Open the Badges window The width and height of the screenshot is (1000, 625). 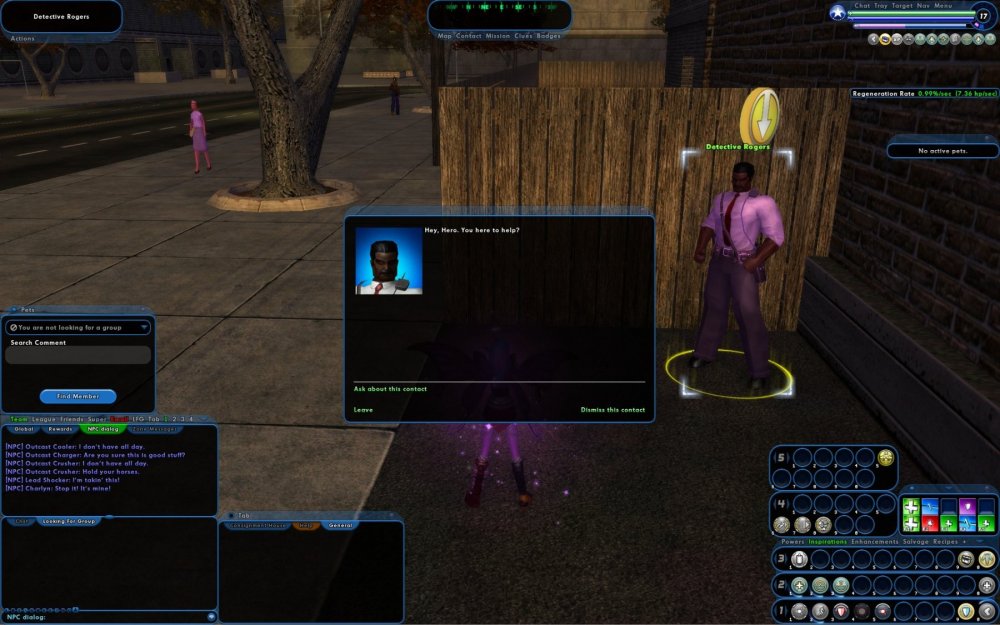[549, 36]
